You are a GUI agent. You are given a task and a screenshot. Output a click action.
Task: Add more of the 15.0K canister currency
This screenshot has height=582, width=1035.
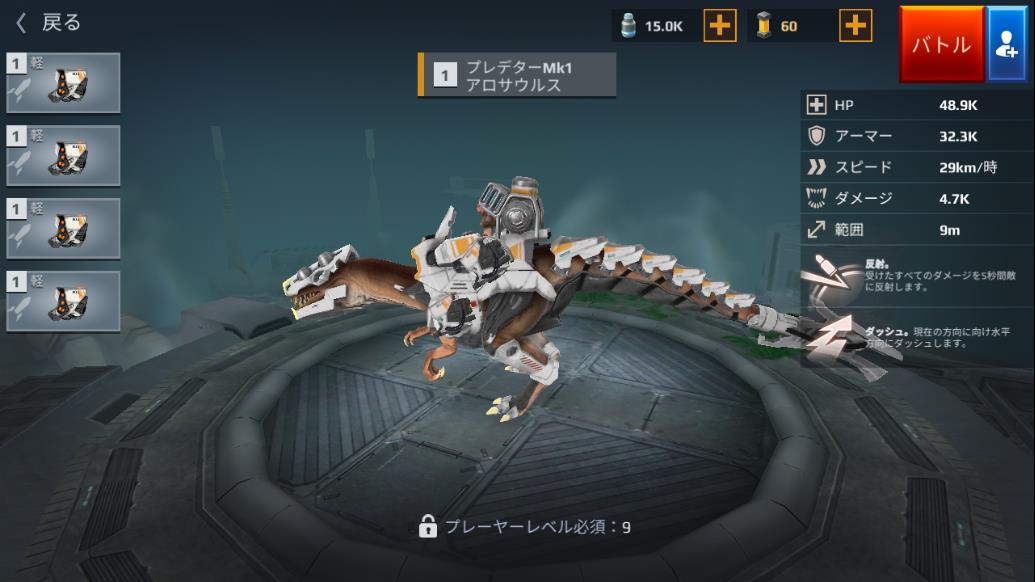coord(720,26)
